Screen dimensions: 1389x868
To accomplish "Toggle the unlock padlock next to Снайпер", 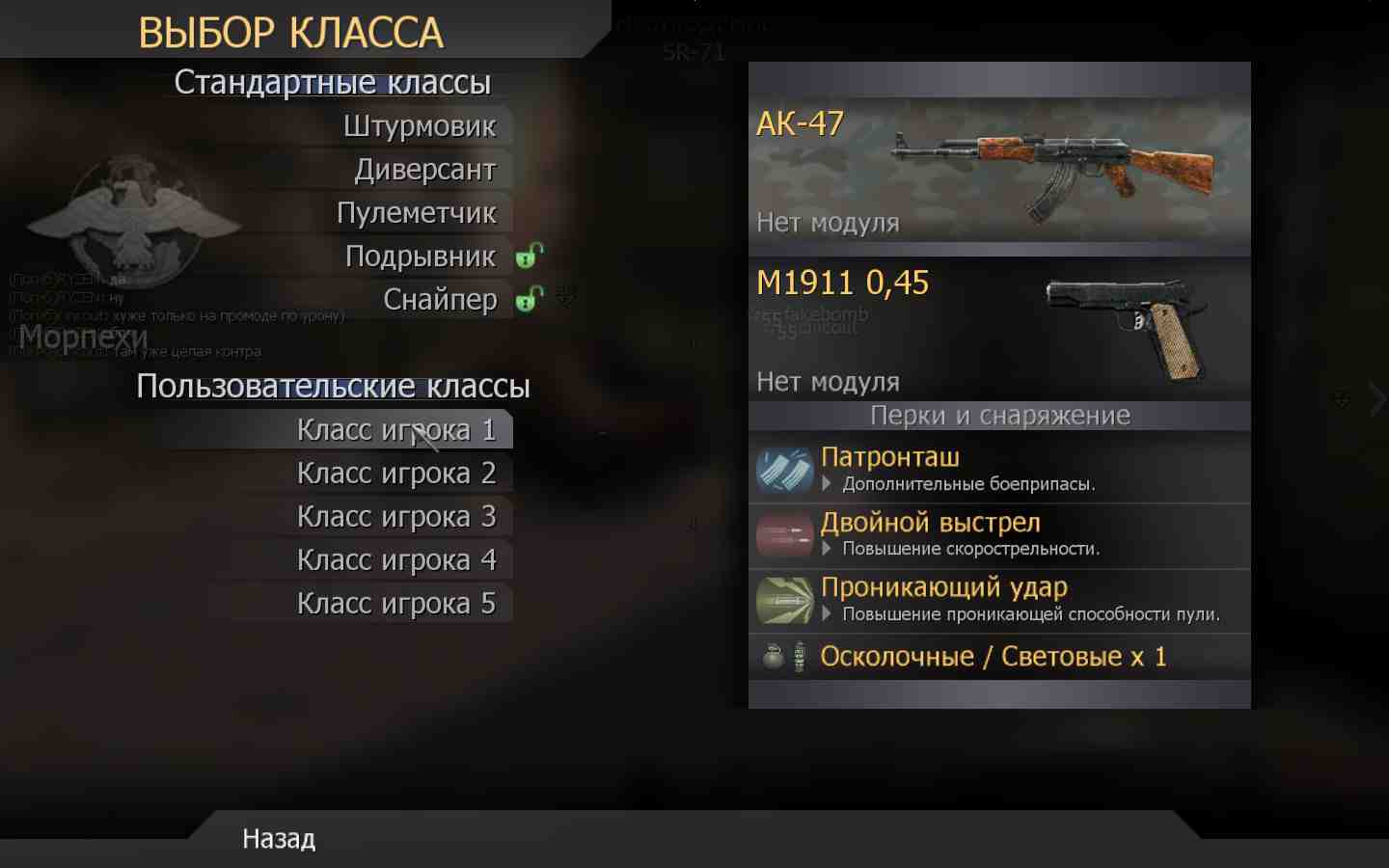I will [527, 300].
